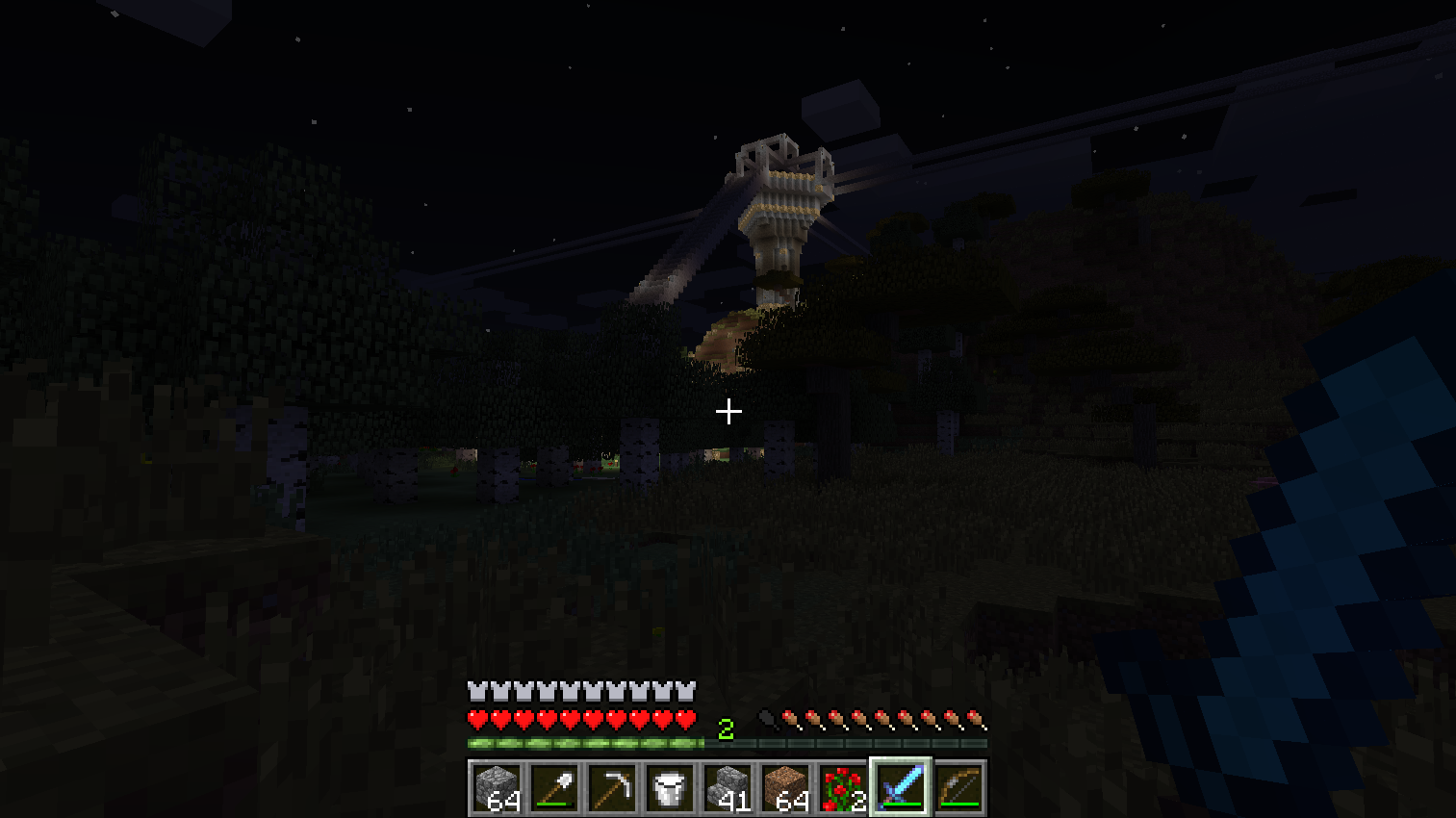Choose the red rose bush slot
The width and height of the screenshot is (1456, 818).
point(843,788)
